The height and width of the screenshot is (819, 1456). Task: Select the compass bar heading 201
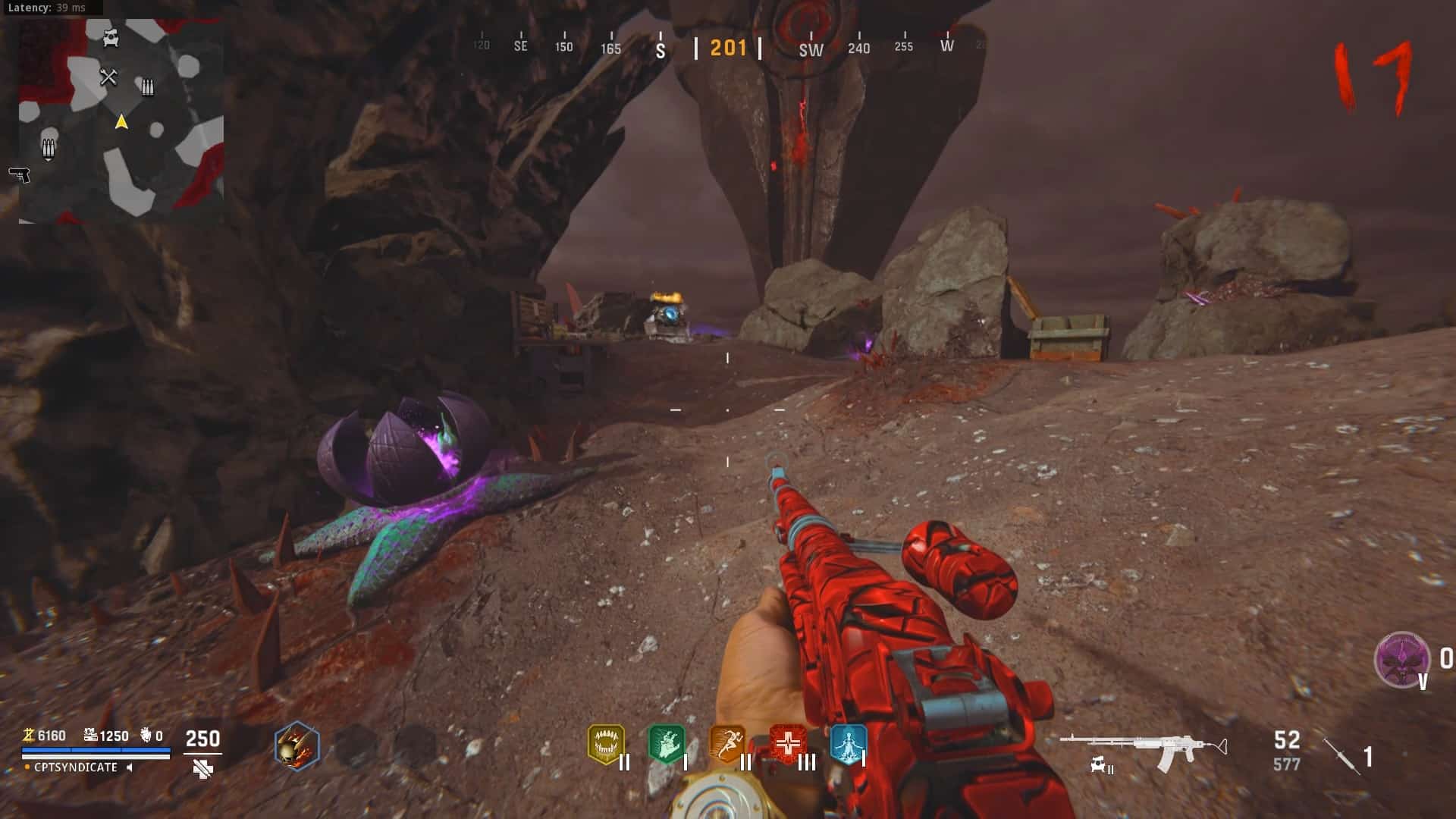click(x=728, y=49)
